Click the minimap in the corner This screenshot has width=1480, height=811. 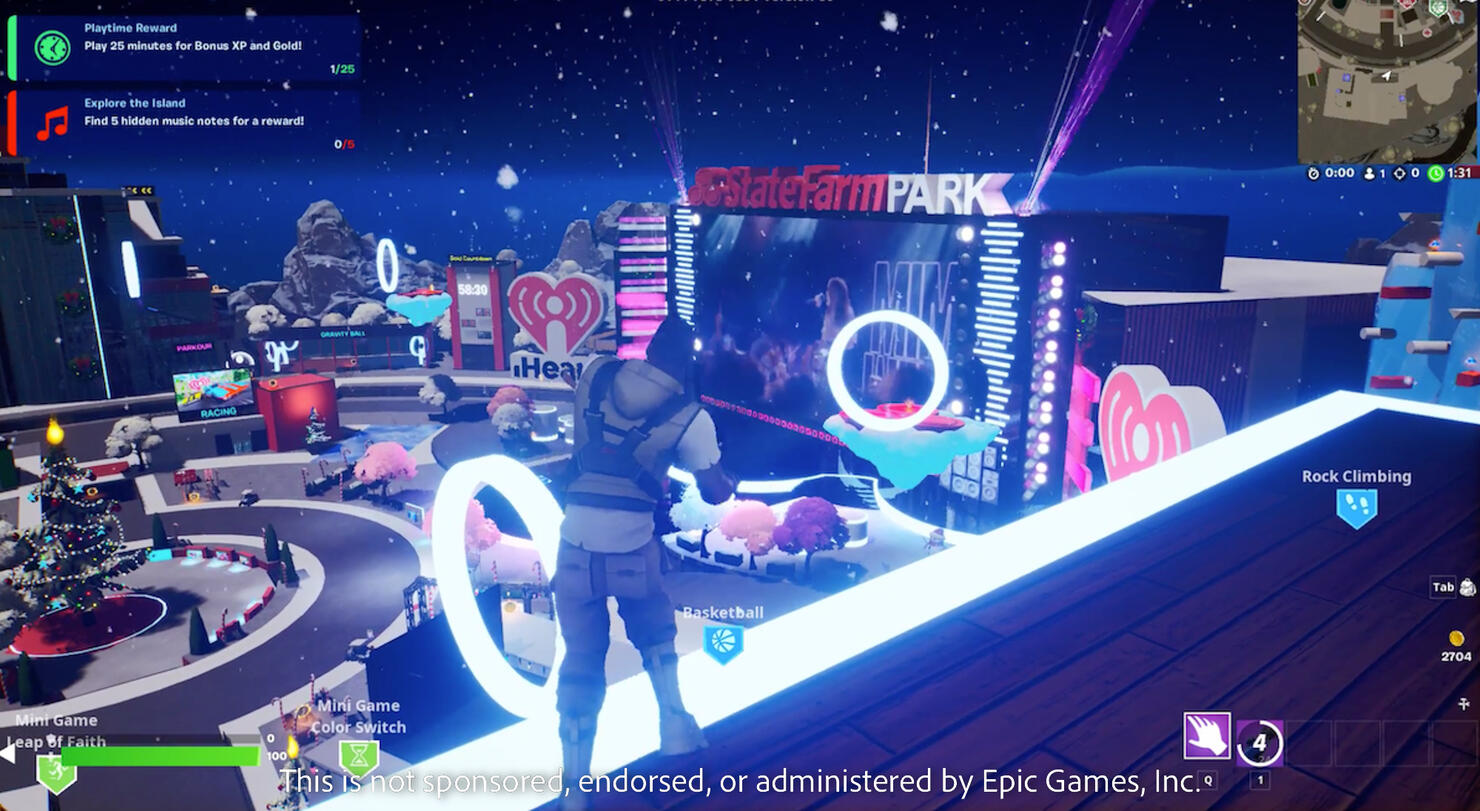(1388, 81)
